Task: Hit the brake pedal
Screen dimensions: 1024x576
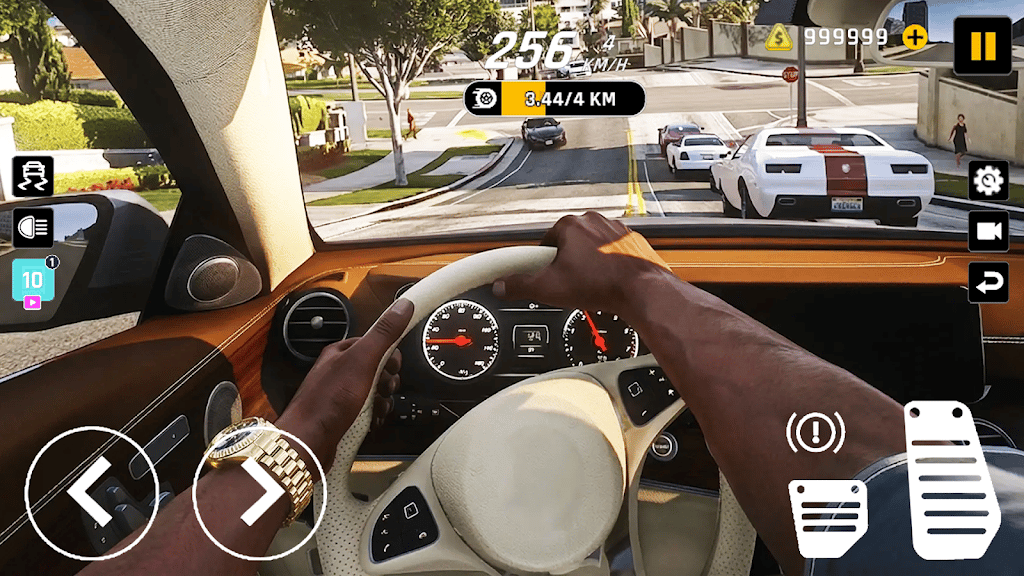Action: tap(827, 517)
